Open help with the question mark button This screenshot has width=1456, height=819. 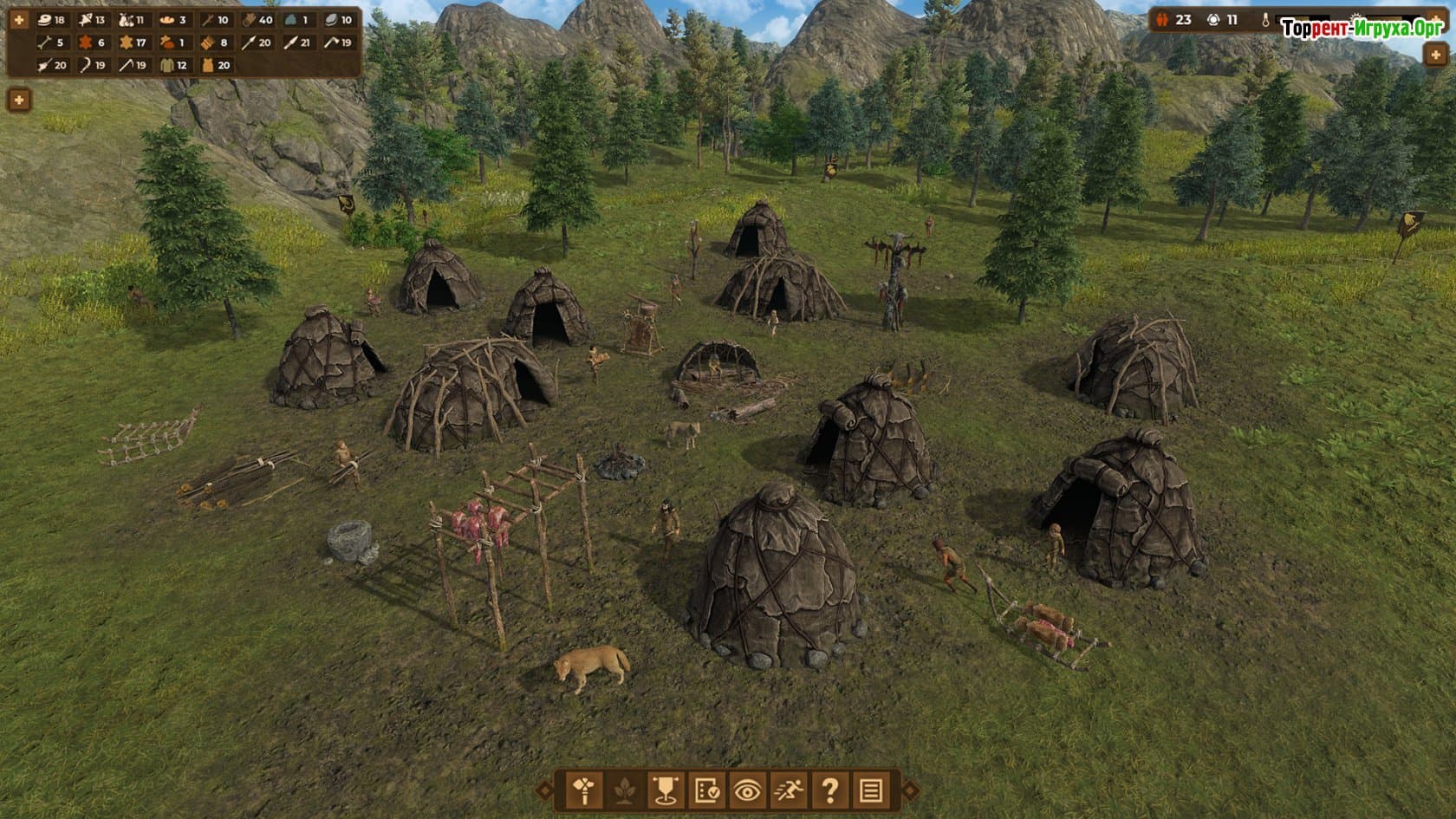point(829,790)
